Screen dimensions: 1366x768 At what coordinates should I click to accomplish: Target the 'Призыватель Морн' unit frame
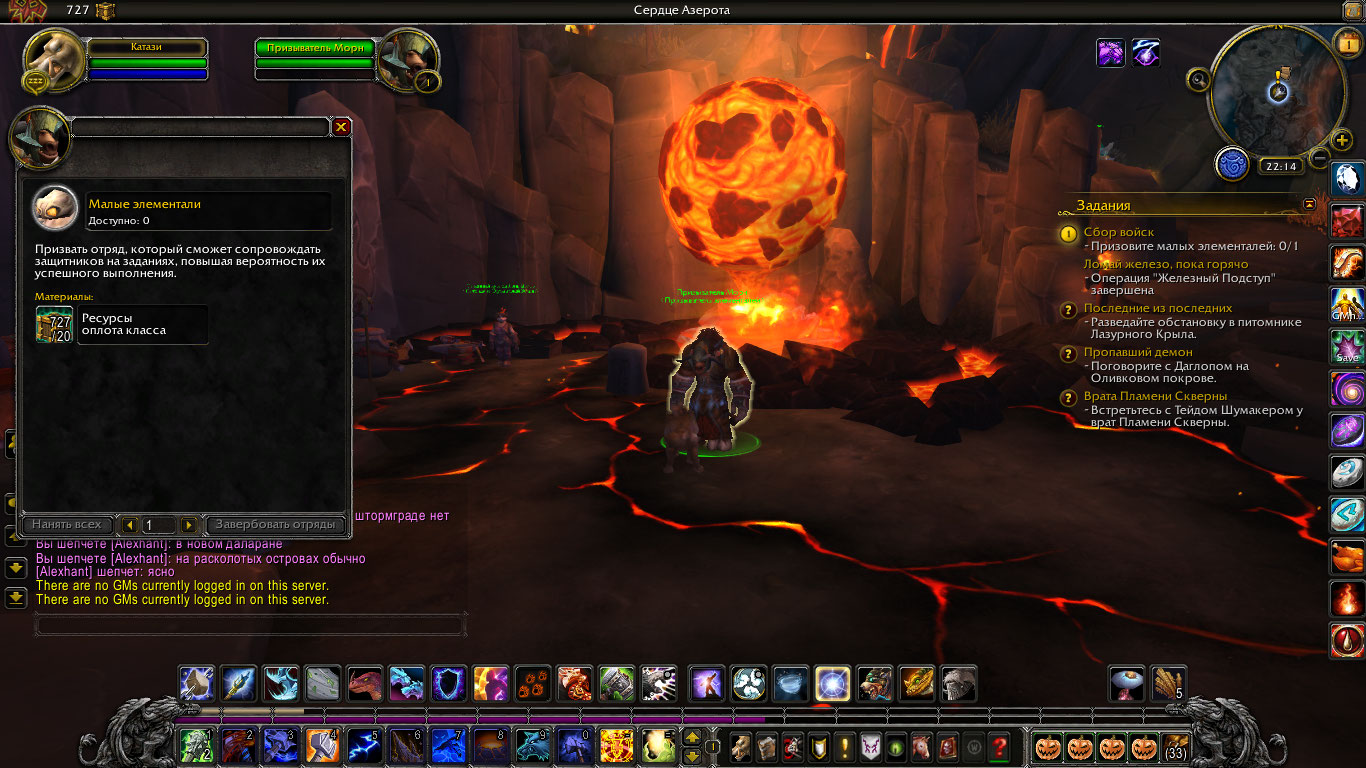coord(315,48)
